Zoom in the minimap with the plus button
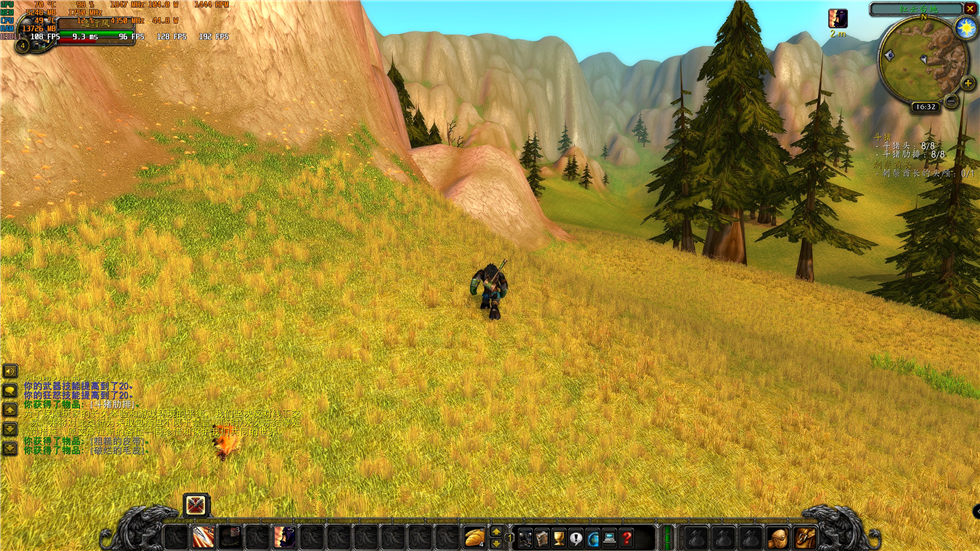The height and width of the screenshot is (551, 980). click(967, 85)
